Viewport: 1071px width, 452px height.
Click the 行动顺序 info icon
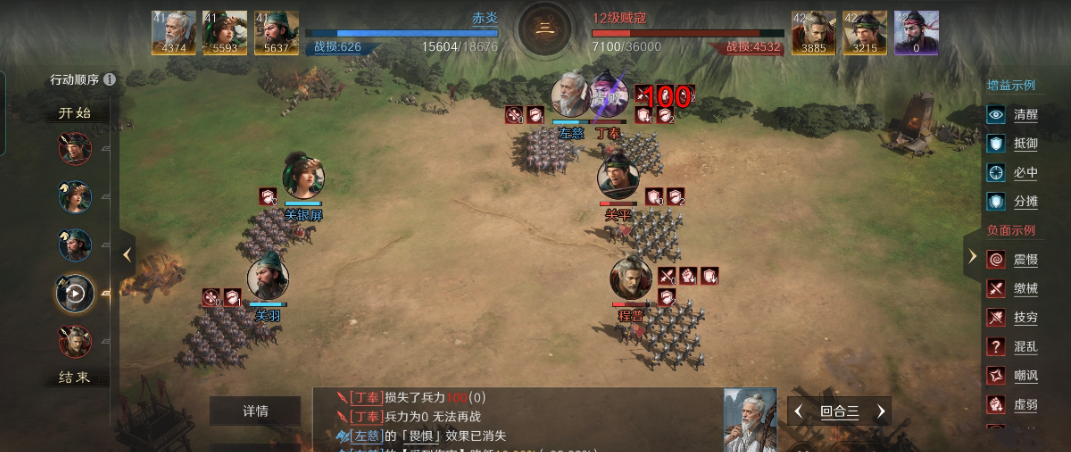109,80
